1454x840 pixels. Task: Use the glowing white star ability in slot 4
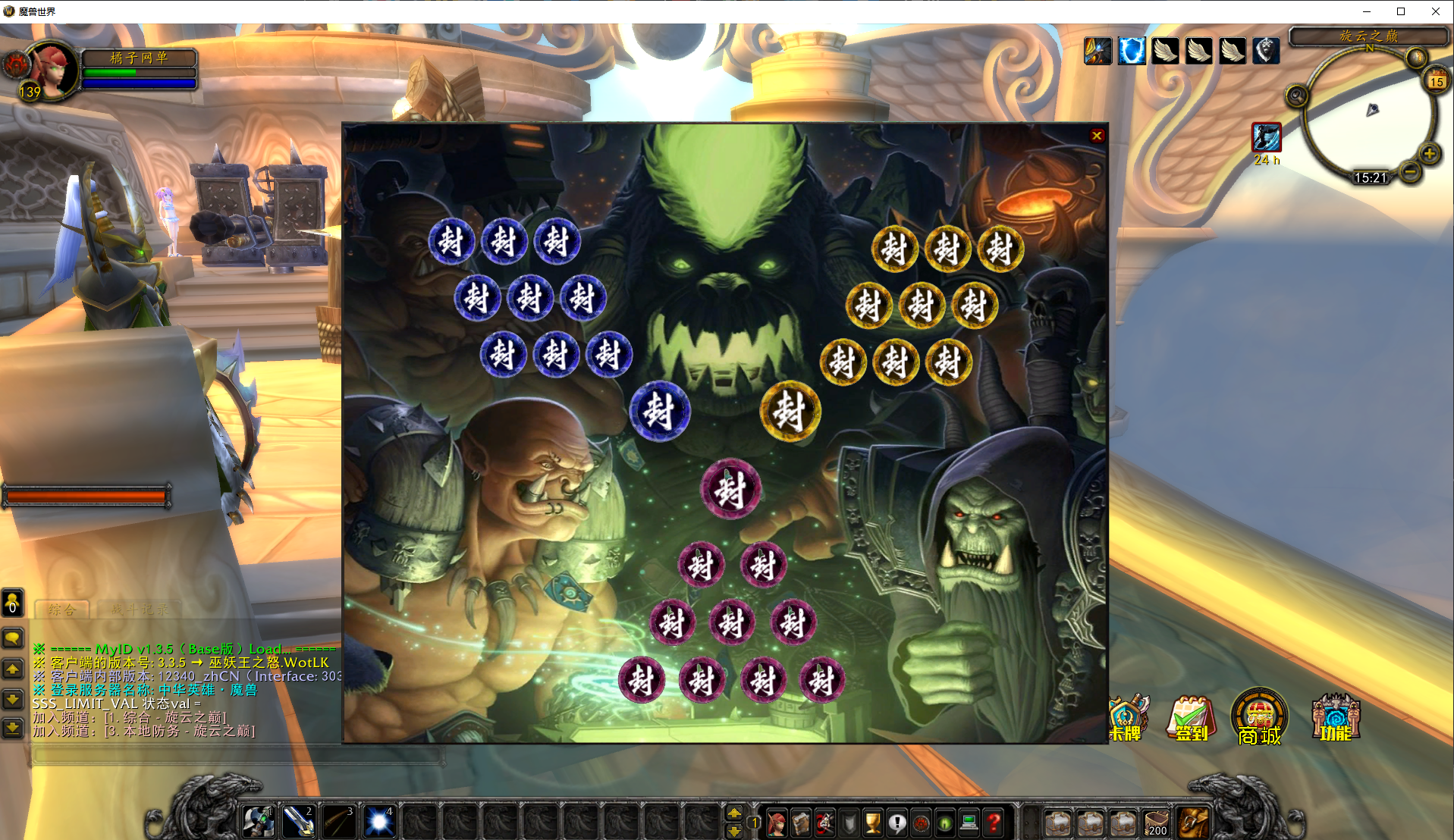point(378,822)
